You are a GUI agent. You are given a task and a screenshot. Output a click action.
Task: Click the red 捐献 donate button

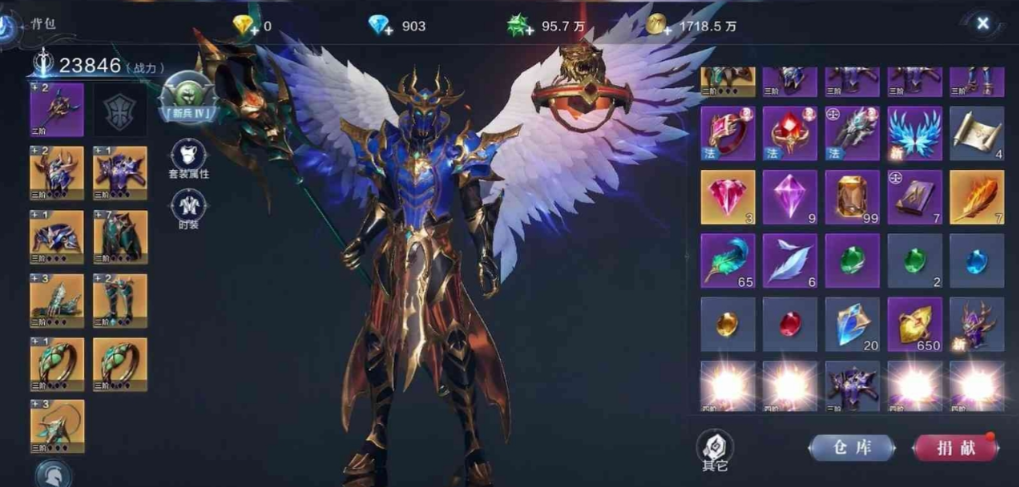[955, 447]
